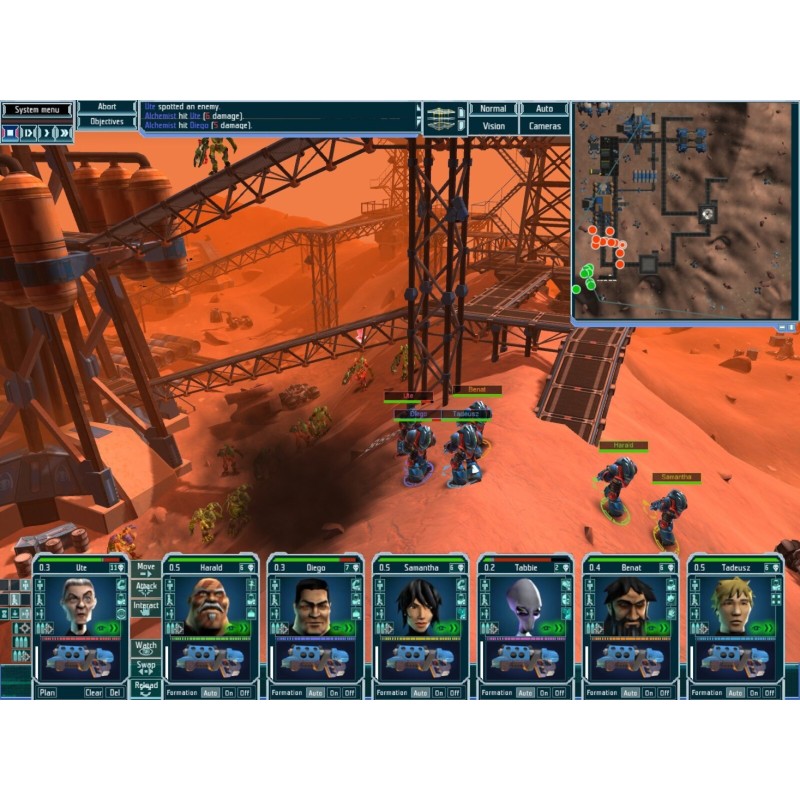The image size is (800, 800).
Task: Click the Abort mission button
Action: 107,107
